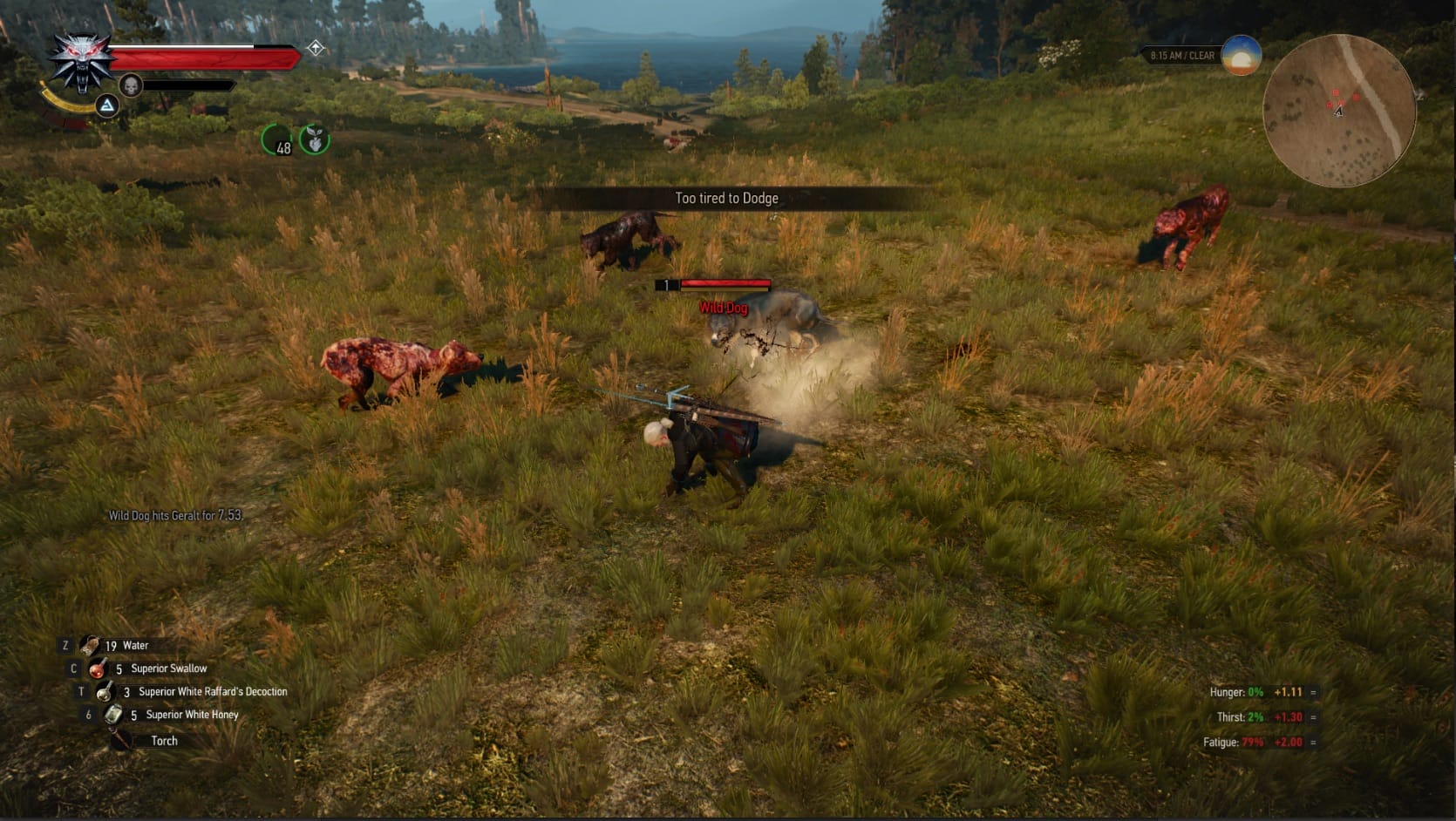1456x821 pixels.
Task: Click the sun weather icon
Action: click(1242, 56)
